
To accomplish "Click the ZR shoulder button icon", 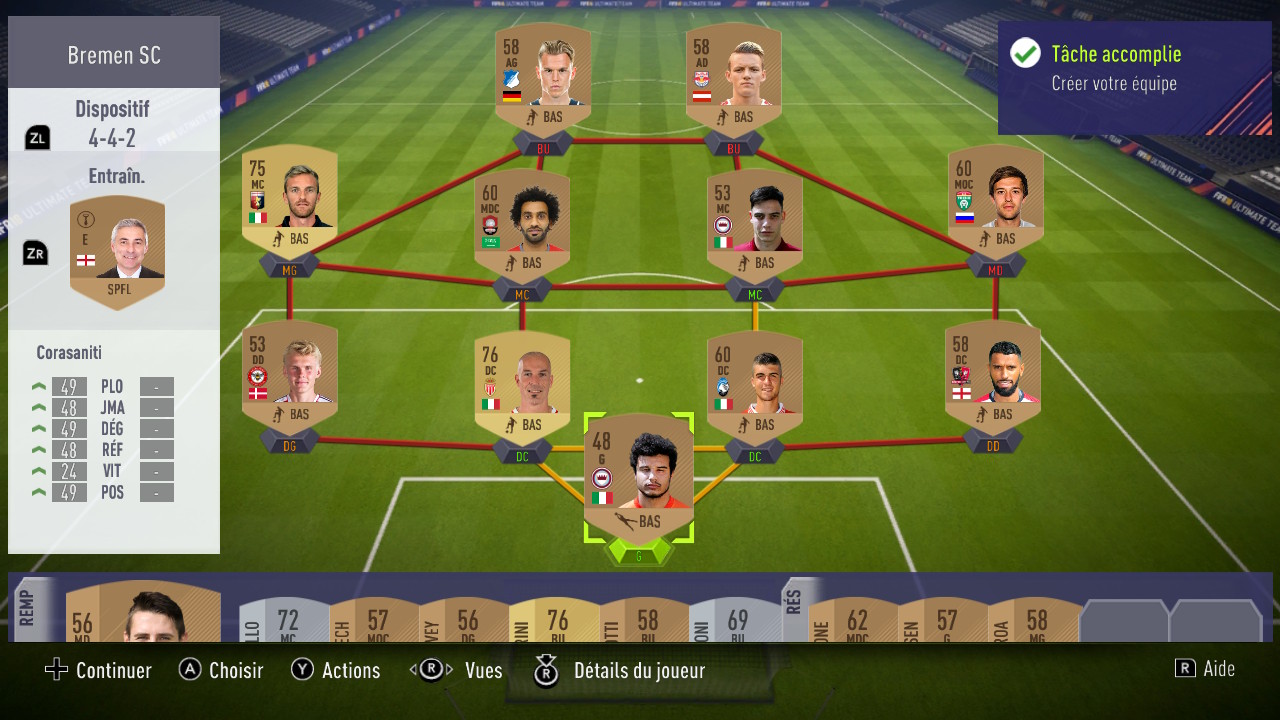I will pyautogui.click(x=34, y=253).
